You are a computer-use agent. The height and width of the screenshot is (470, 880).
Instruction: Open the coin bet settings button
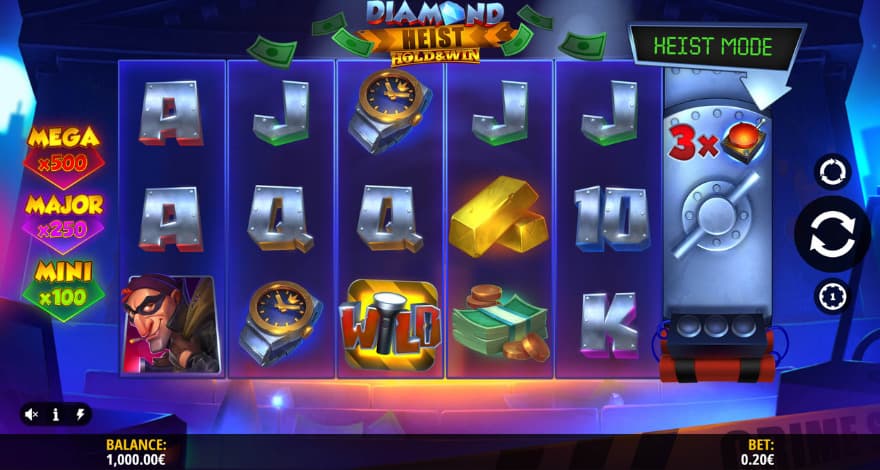832,296
